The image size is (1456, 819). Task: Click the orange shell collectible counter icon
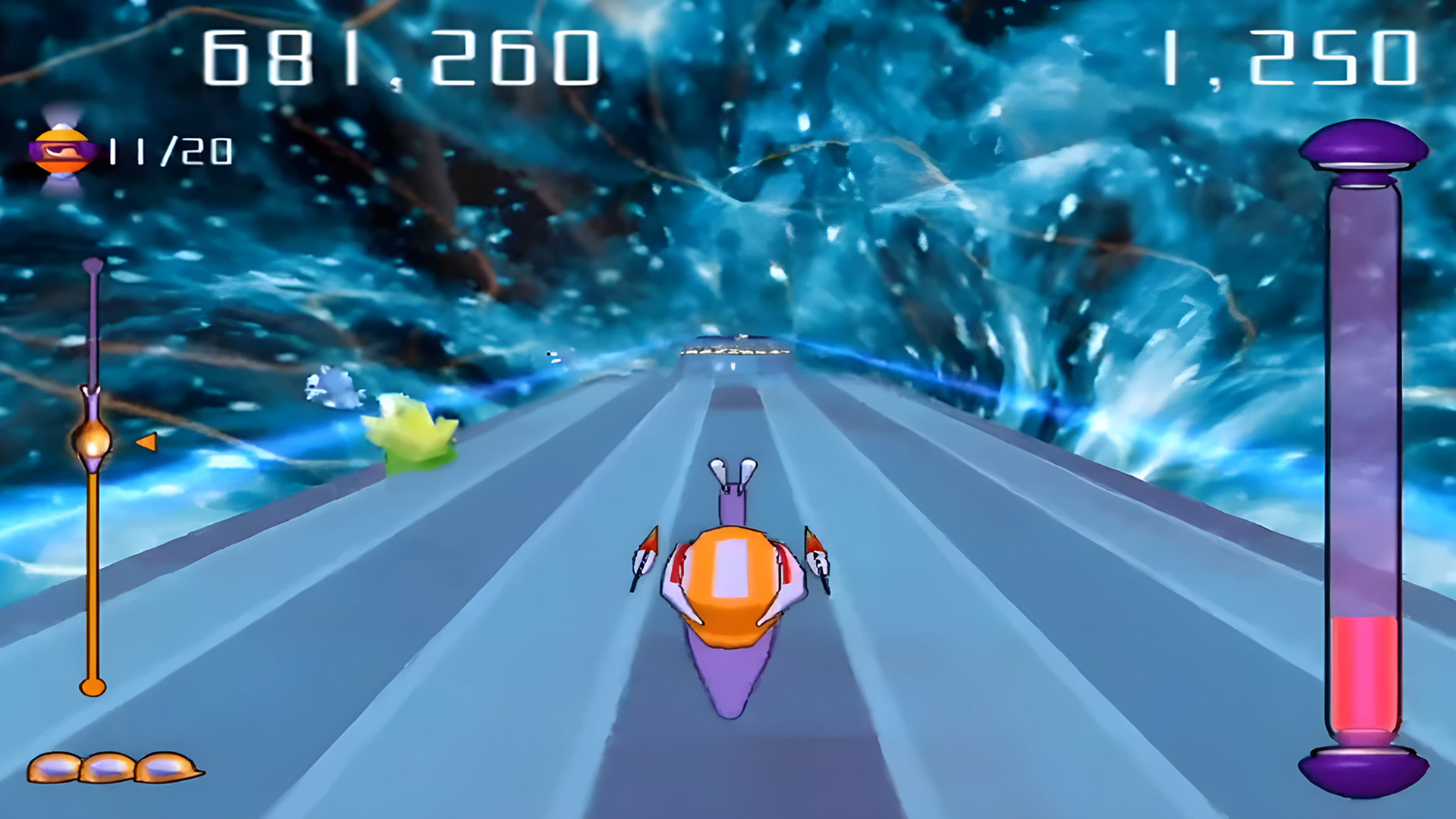(x=63, y=152)
